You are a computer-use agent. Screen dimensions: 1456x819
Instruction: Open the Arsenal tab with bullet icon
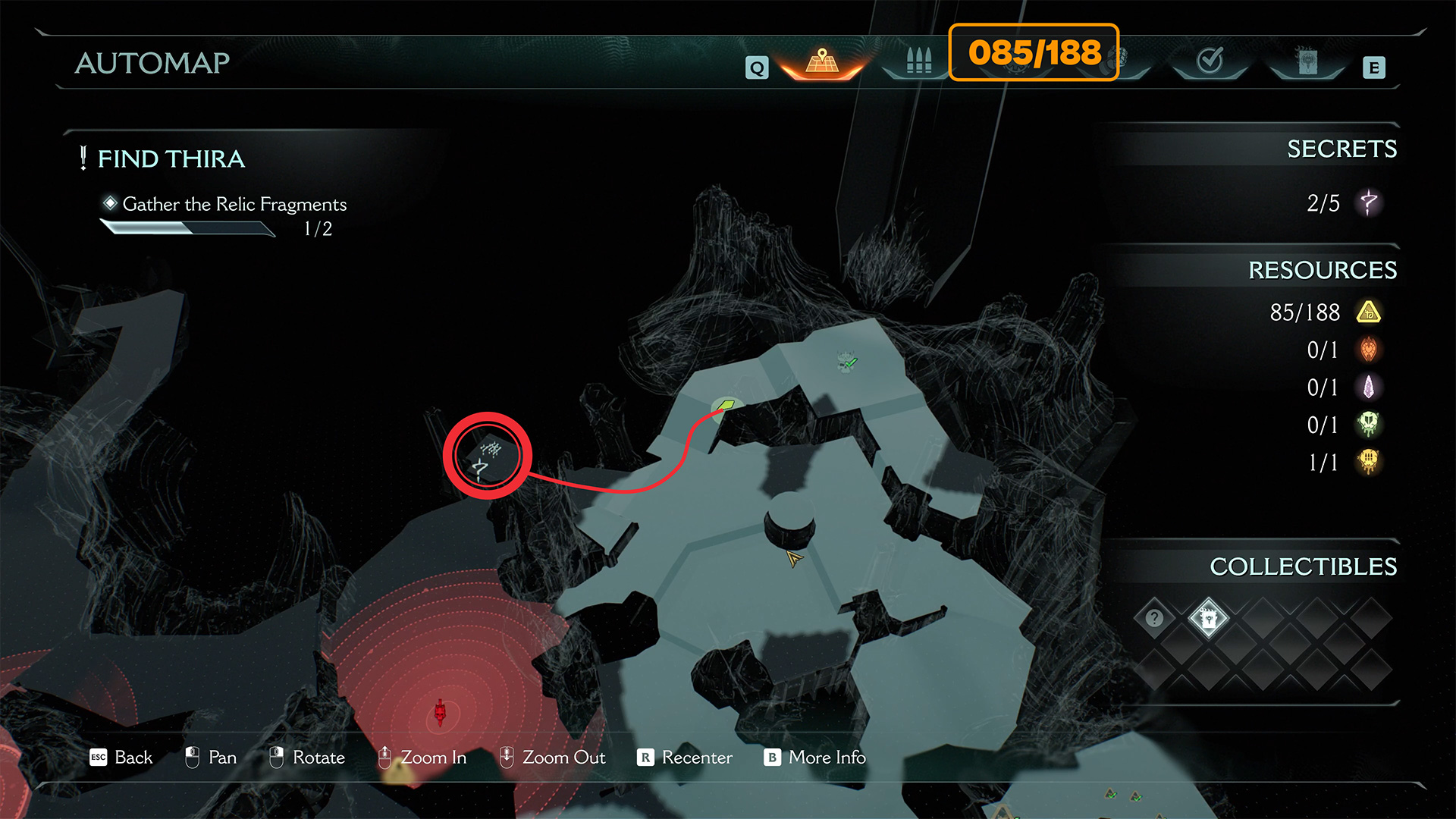(x=918, y=62)
